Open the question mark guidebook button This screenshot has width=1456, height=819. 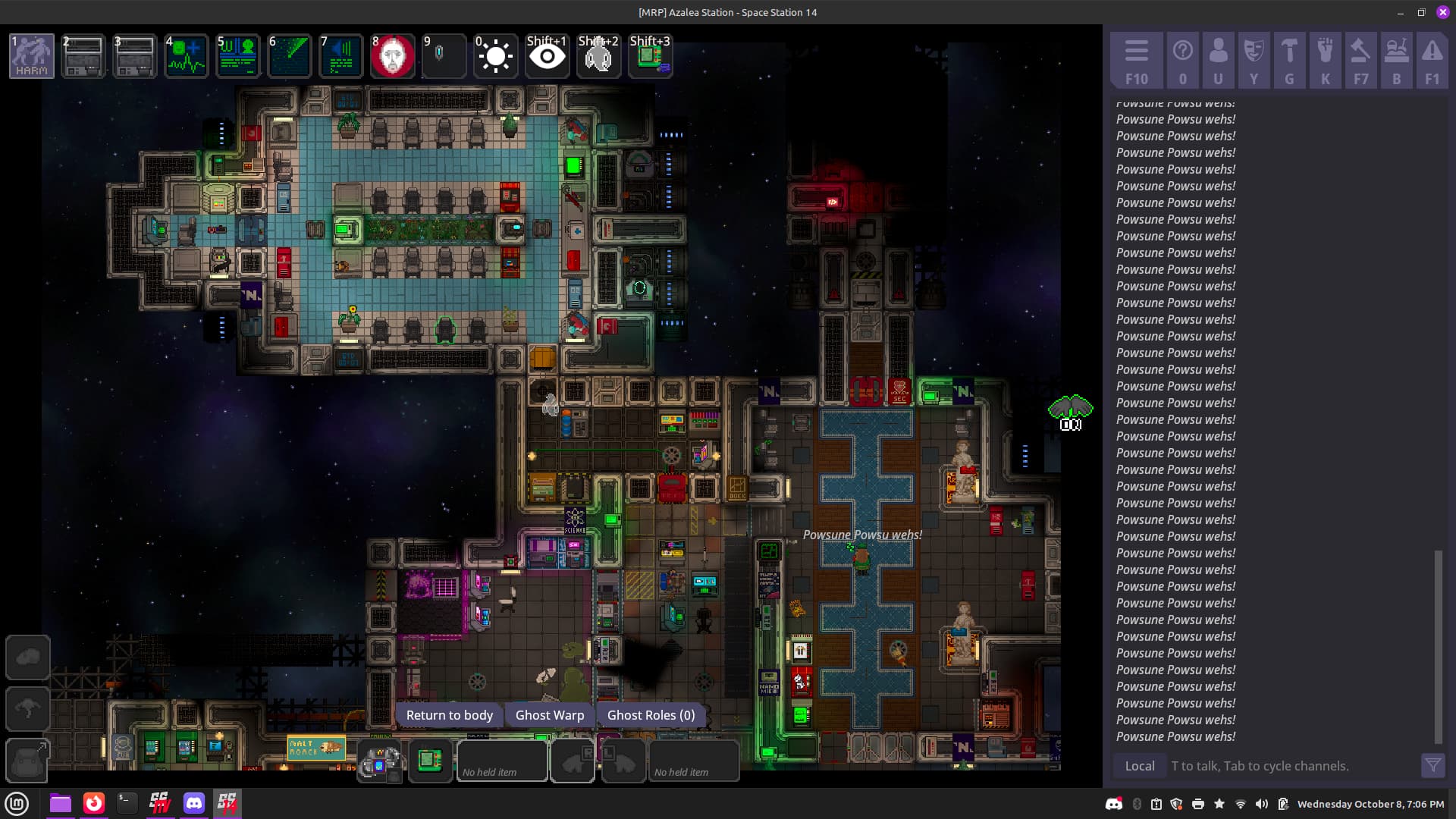[x=1182, y=61]
